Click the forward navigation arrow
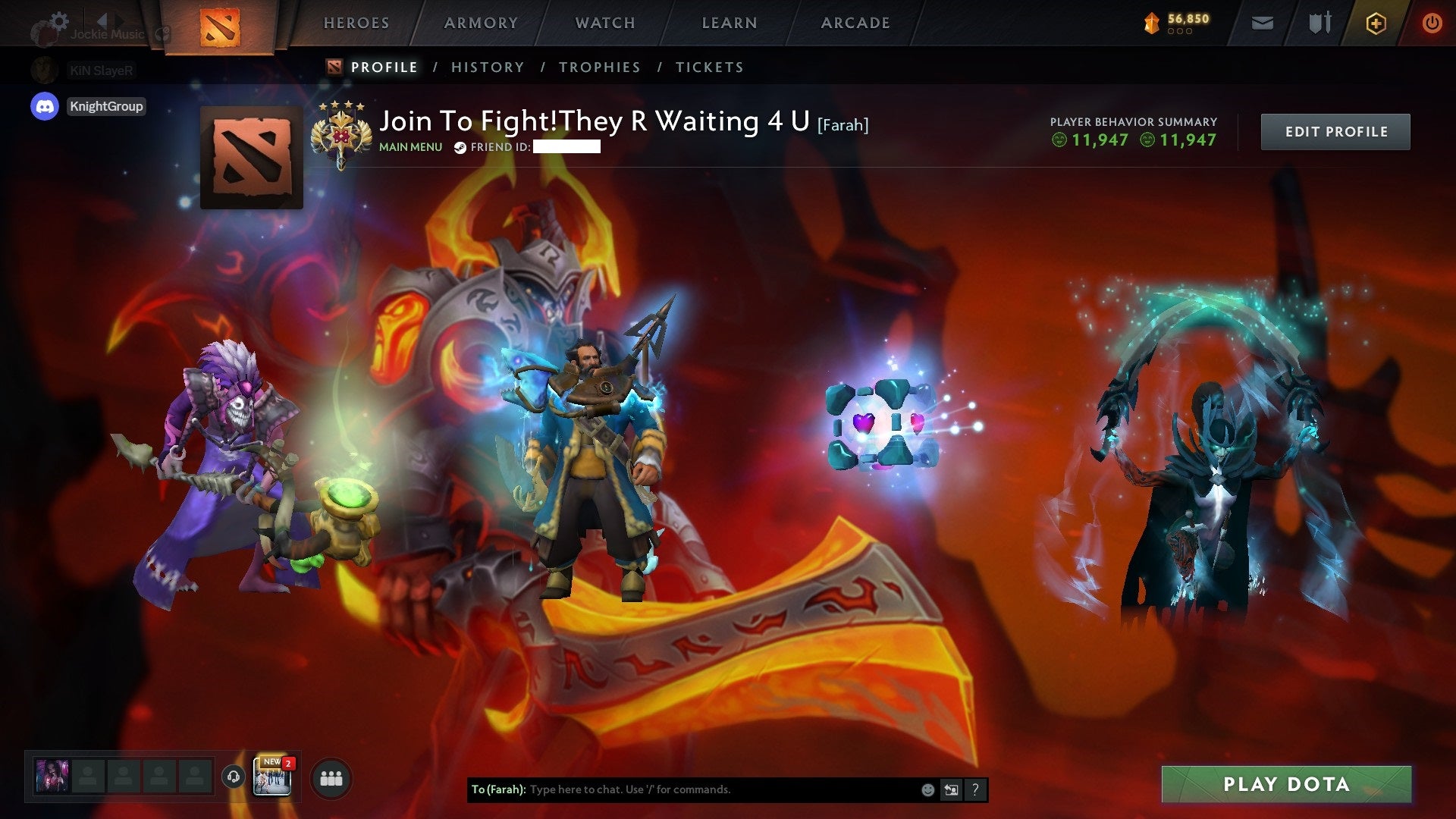This screenshot has width=1456, height=819. pyautogui.click(x=118, y=21)
